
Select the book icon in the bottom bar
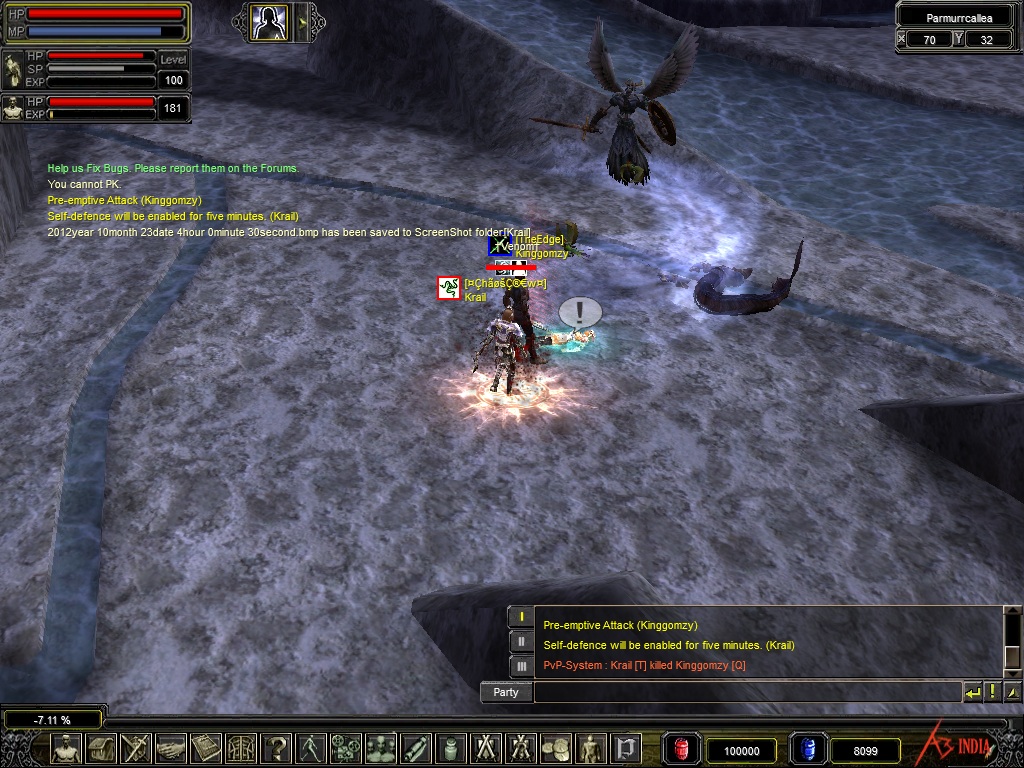pyautogui.click(x=206, y=748)
